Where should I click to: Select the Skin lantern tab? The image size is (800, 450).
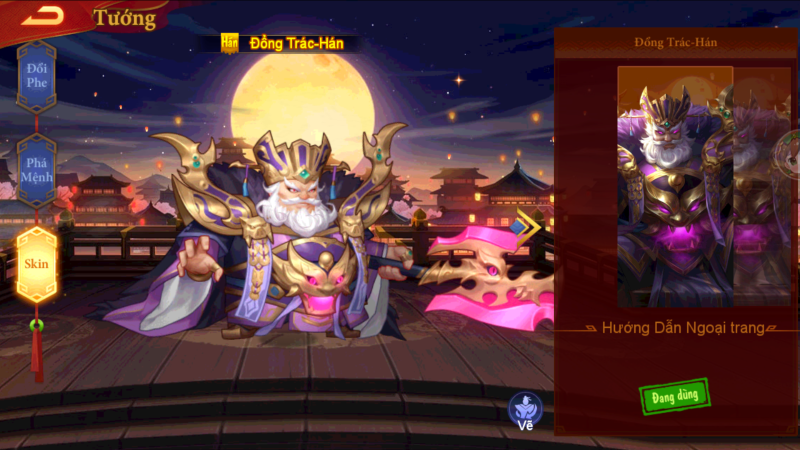click(37, 264)
